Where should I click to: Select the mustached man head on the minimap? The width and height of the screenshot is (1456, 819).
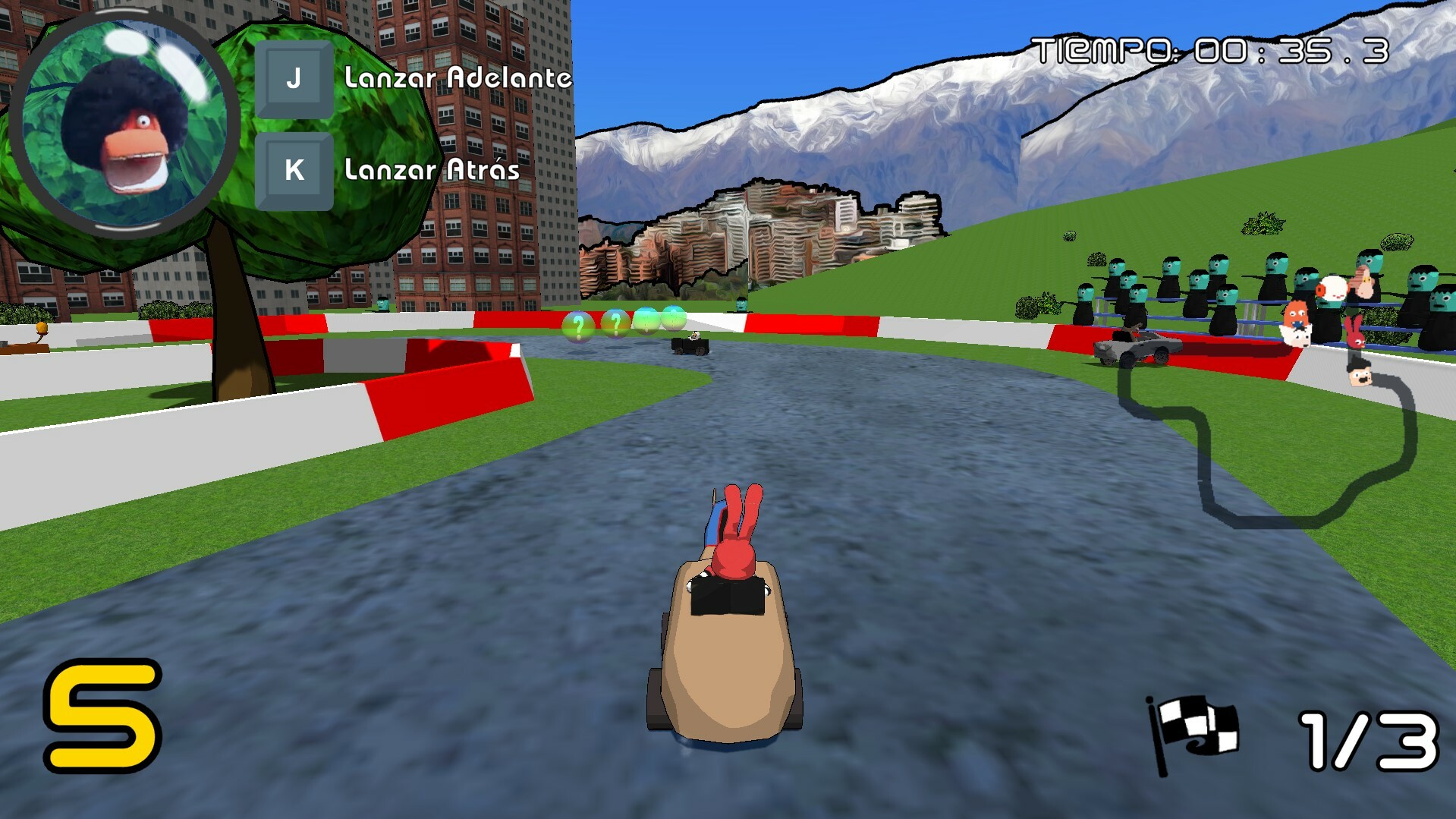(1360, 377)
